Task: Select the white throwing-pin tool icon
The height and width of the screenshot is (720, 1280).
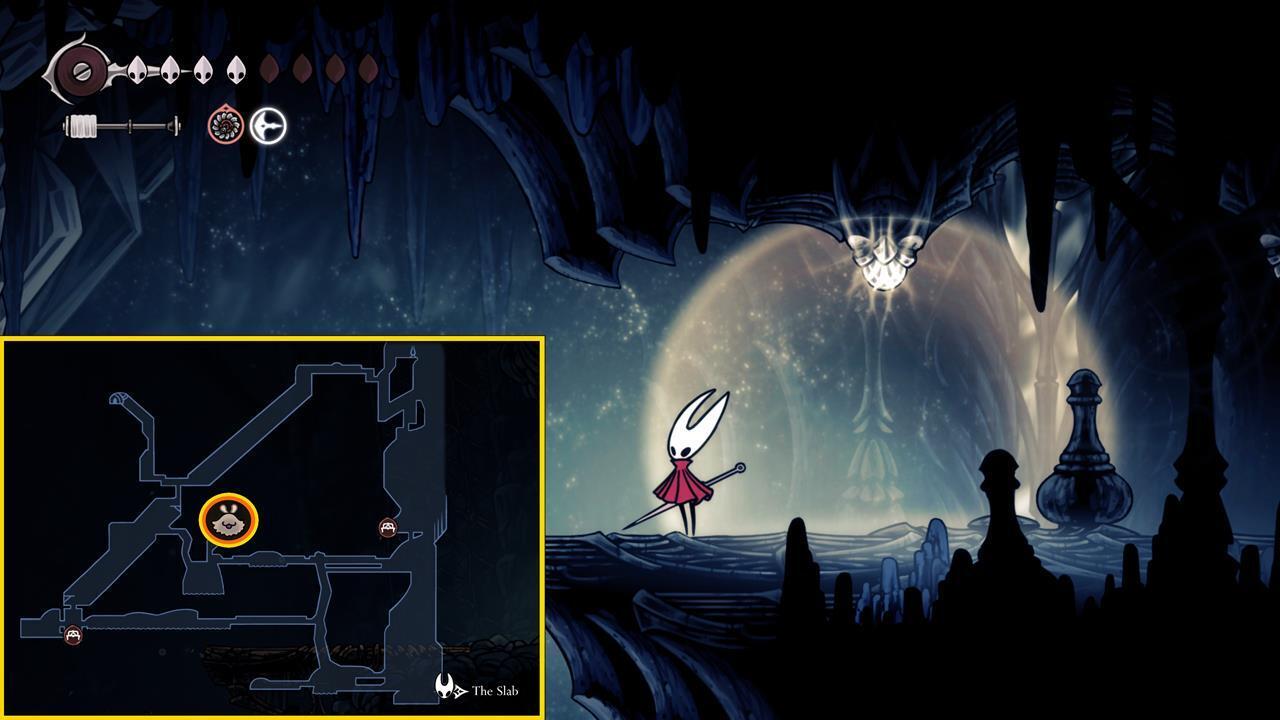Action: point(269,125)
